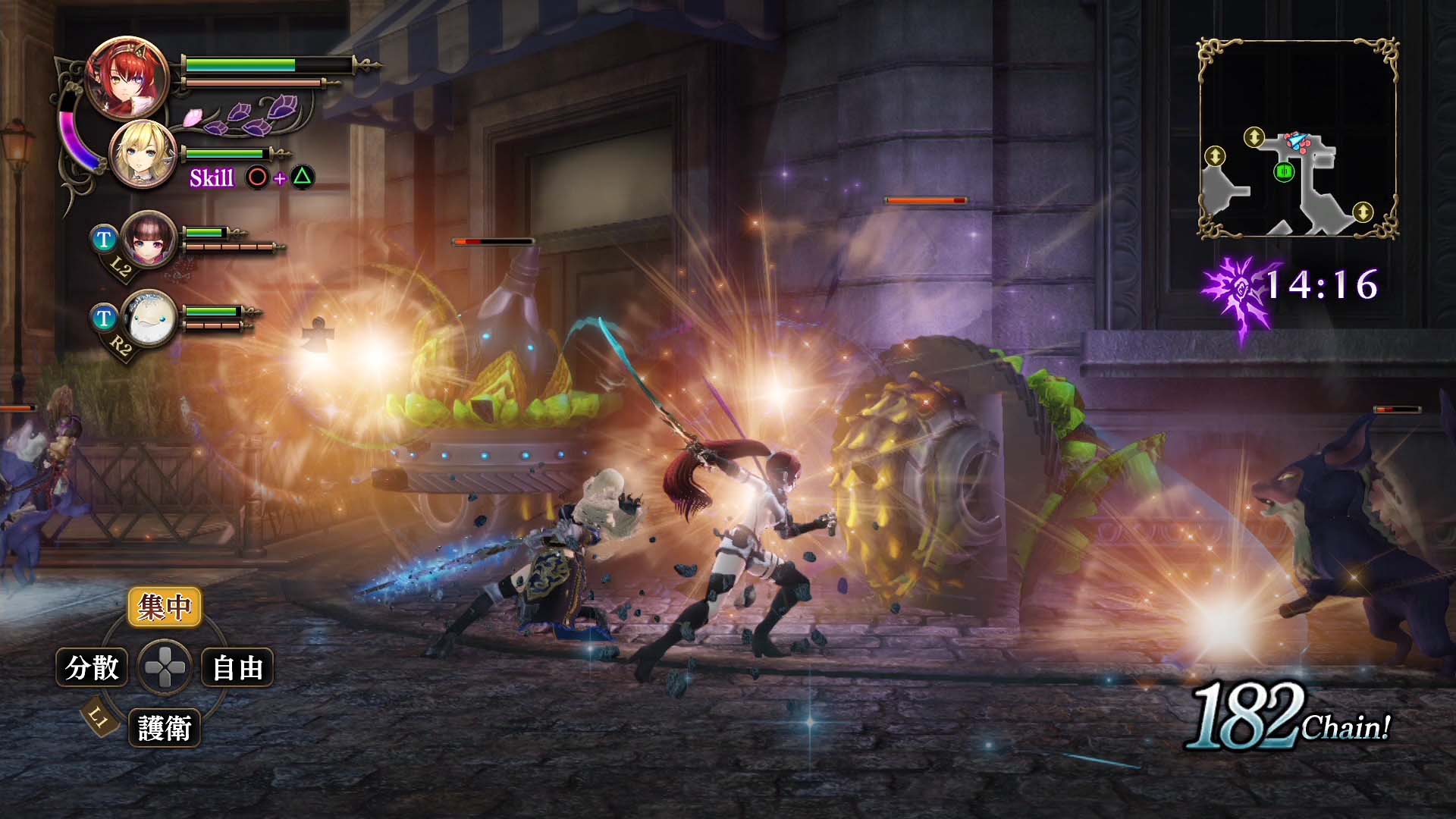The width and height of the screenshot is (1456, 819).
Task: Choose the 分散 formation command
Action: (x=92, y=667)
